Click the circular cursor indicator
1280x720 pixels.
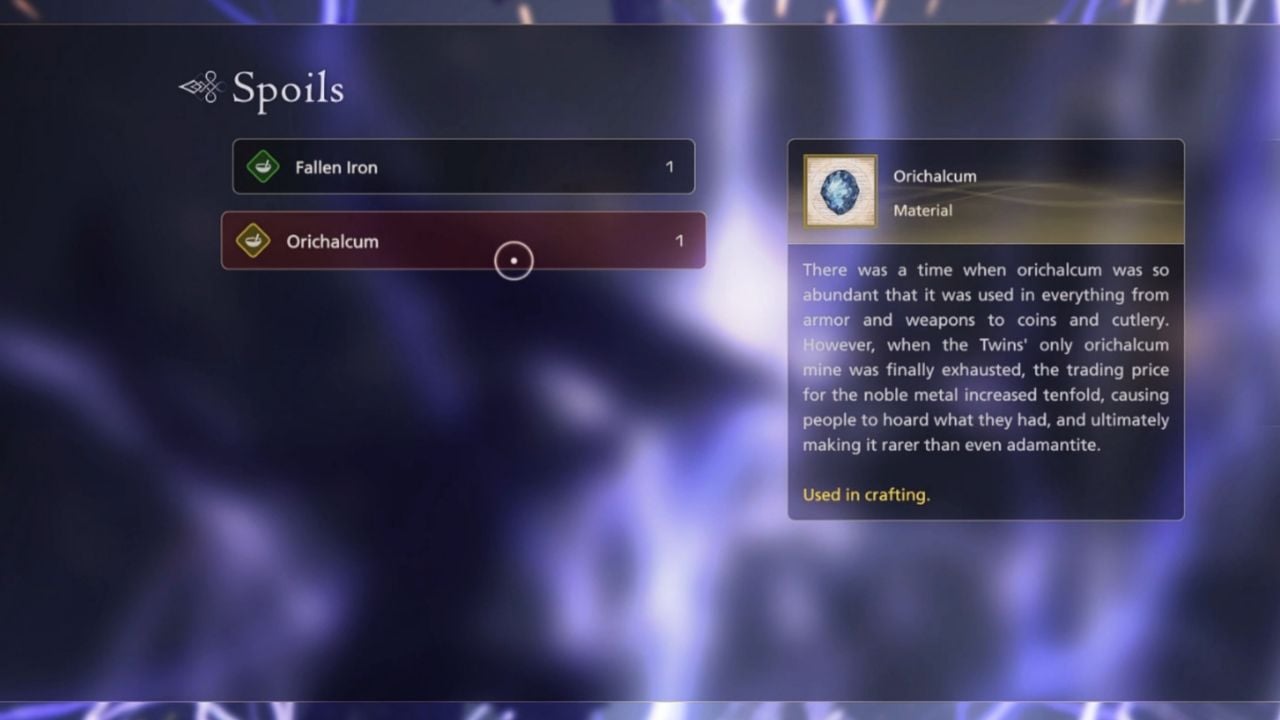point(513,260)
